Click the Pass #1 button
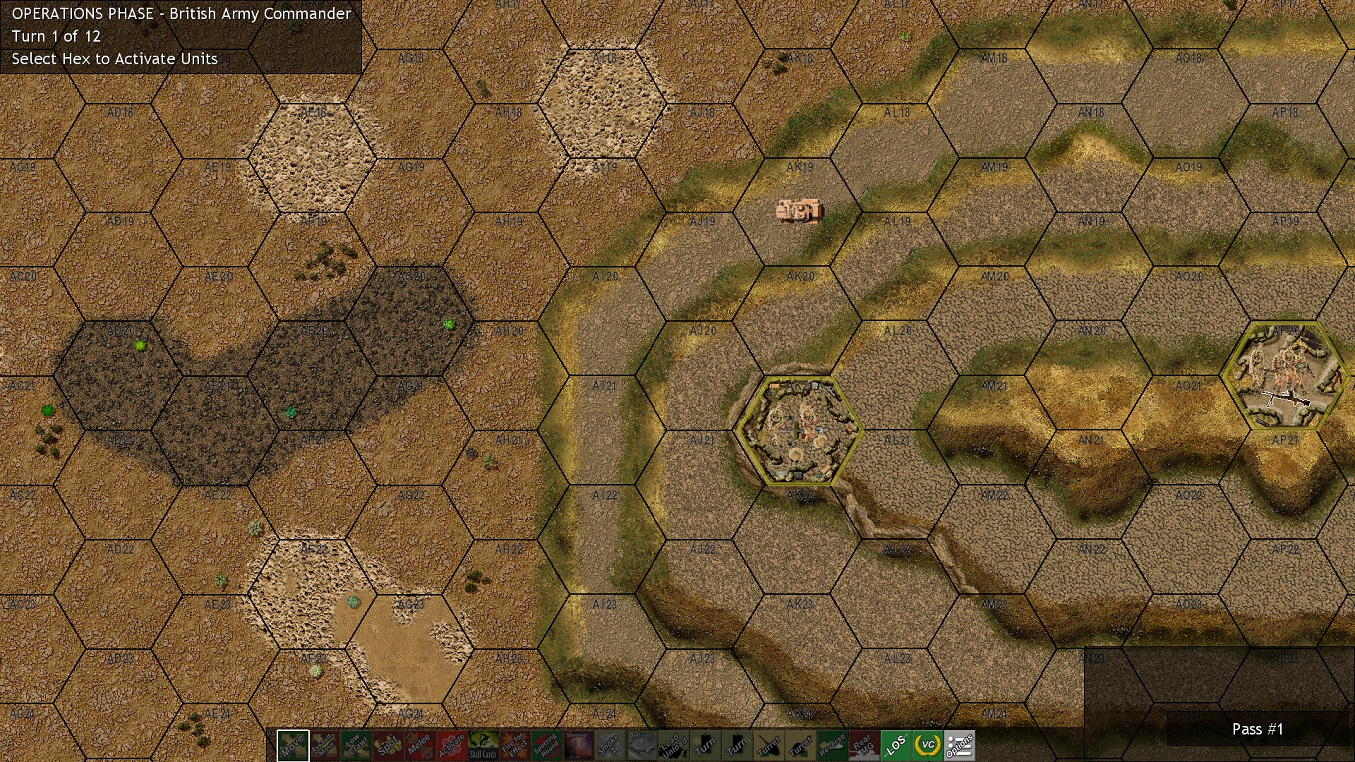This screenshot has width=1355, height=762. pyautogui.click(x=1257, y=729)
